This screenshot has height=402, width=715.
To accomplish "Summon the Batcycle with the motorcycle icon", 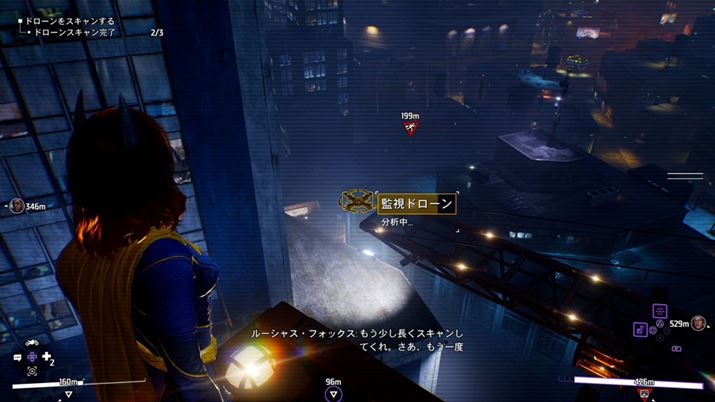I will point(32,343).
